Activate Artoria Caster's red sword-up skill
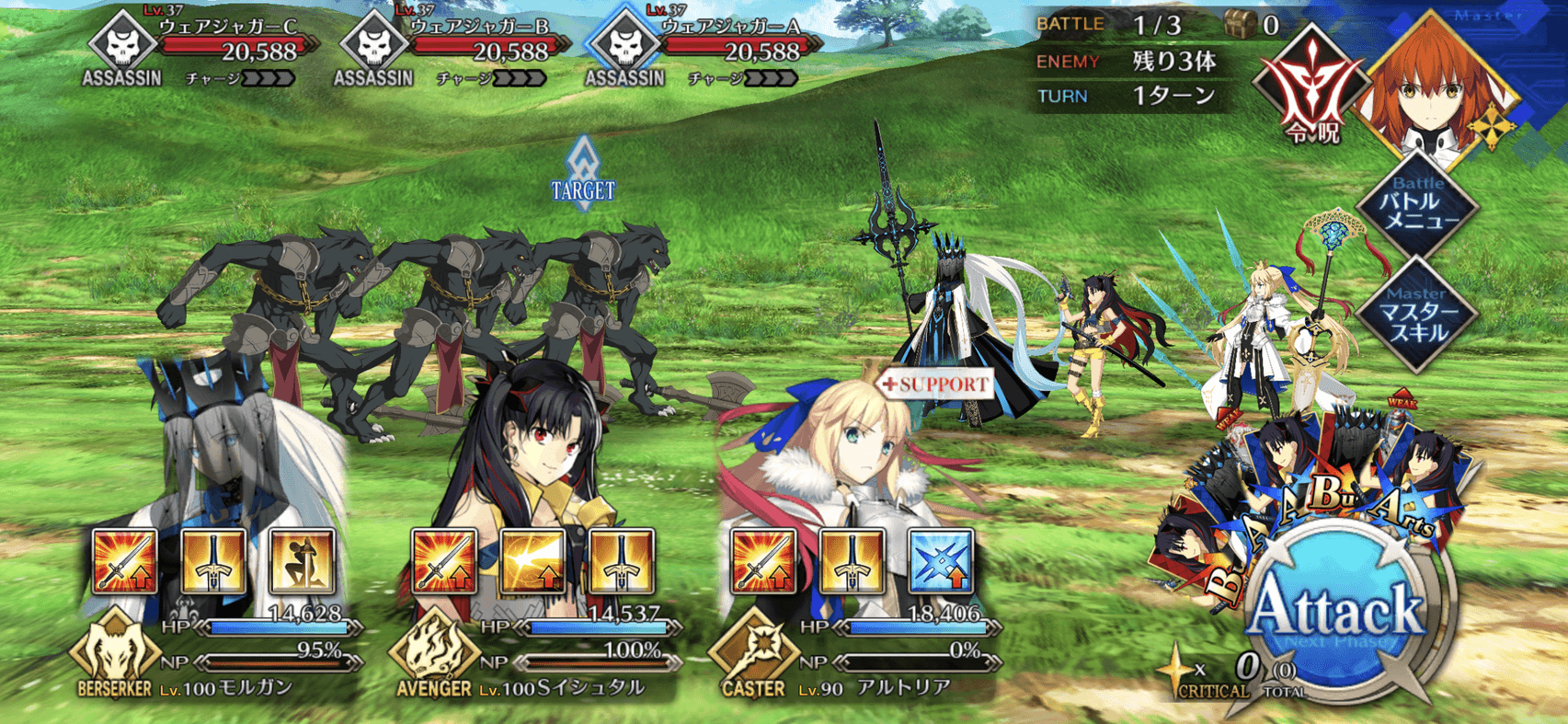1568x724 pixels. point(763,561)
